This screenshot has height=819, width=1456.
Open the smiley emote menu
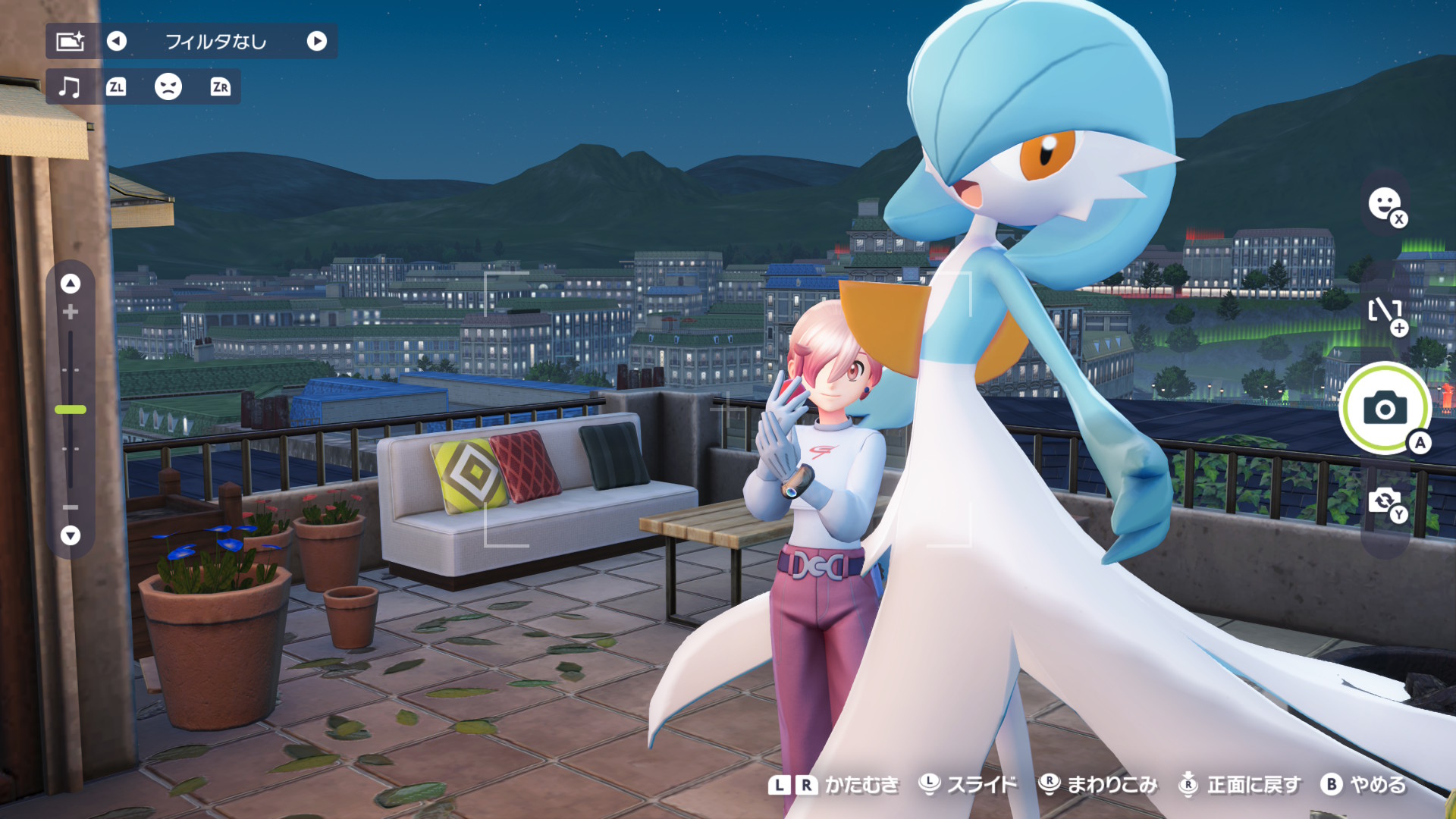1385,204
